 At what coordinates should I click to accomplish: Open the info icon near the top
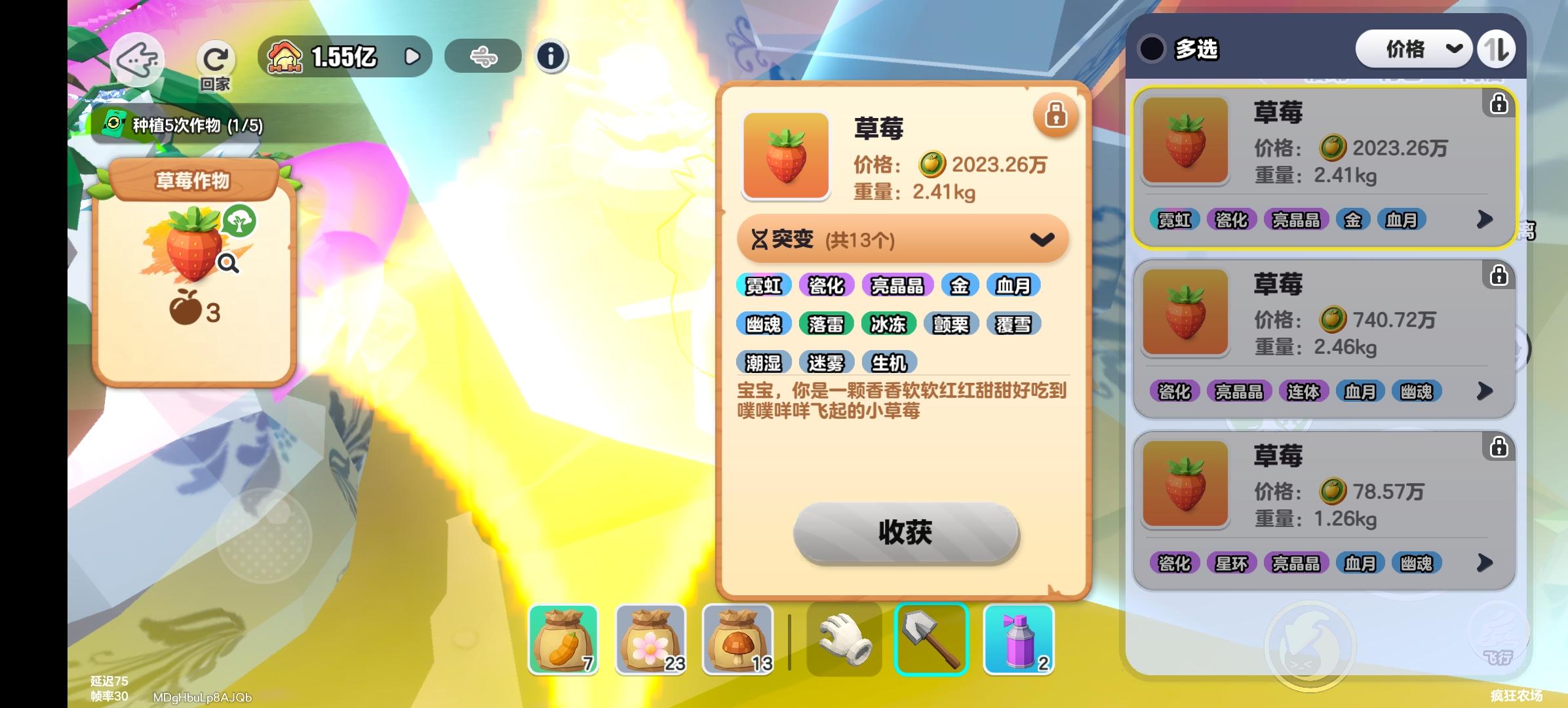pos(551,56)
